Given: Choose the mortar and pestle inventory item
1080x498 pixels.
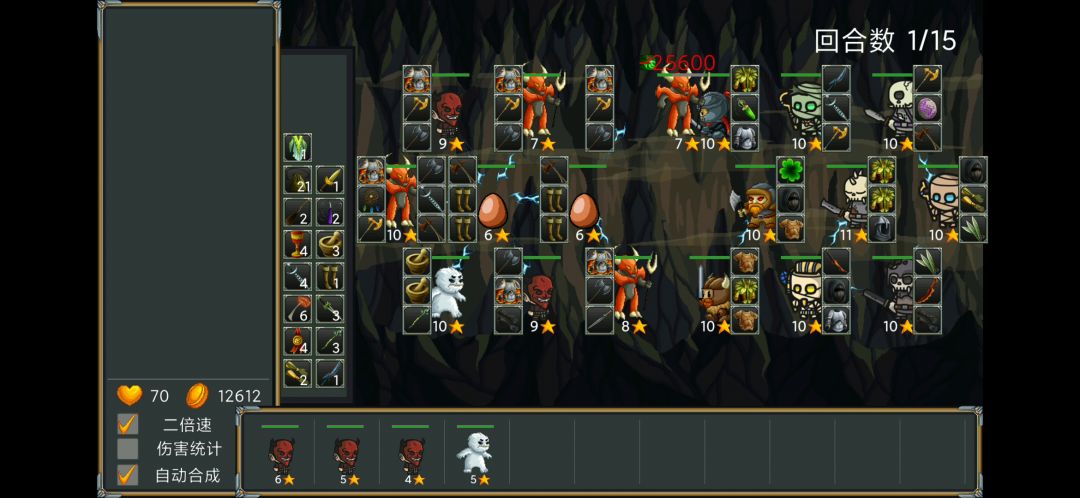Looking at the screenshot, I should [x=330, y=244].
